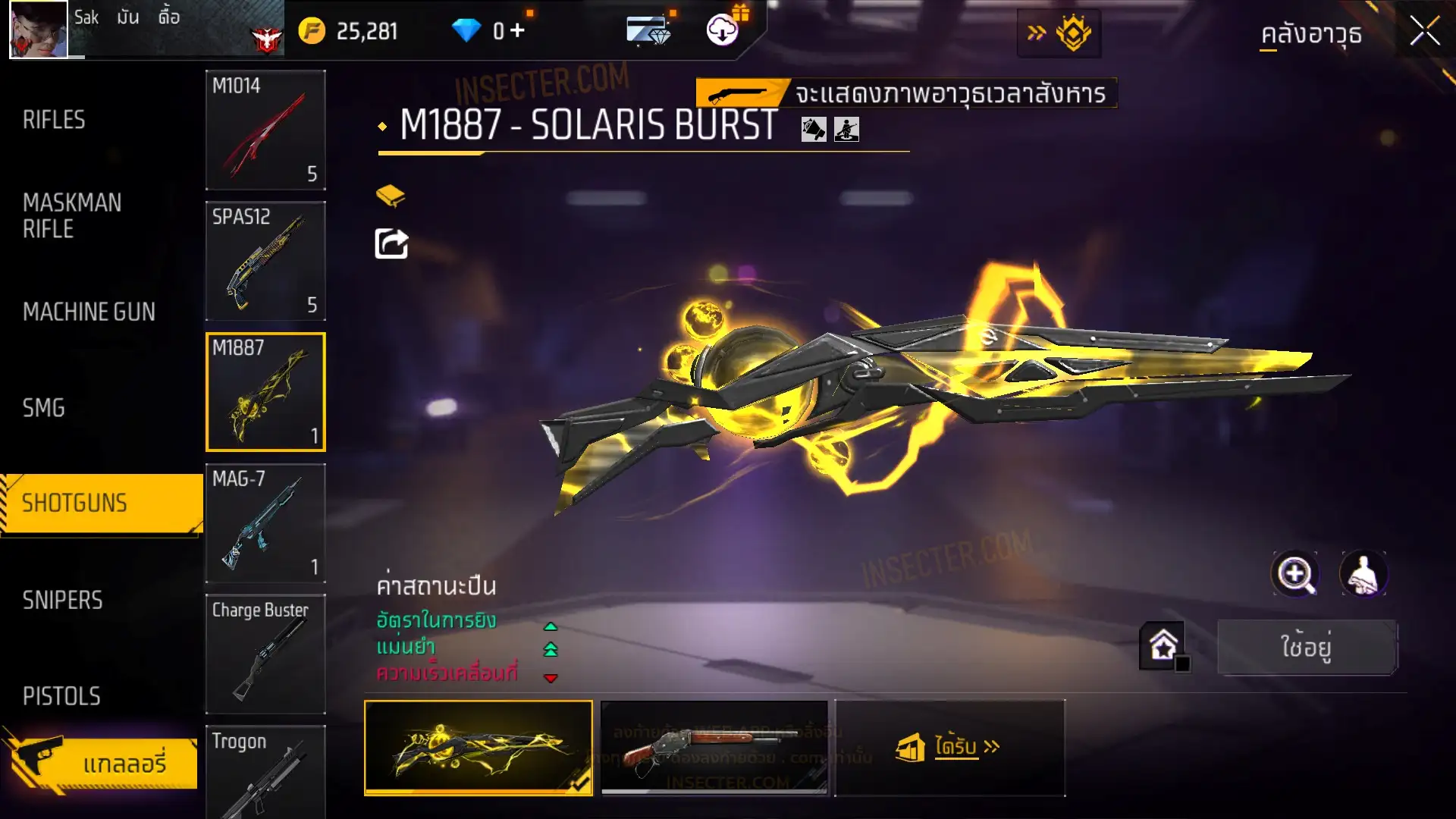Switch to the SMG category
The image size is (1456, 819).
(44, 408)
